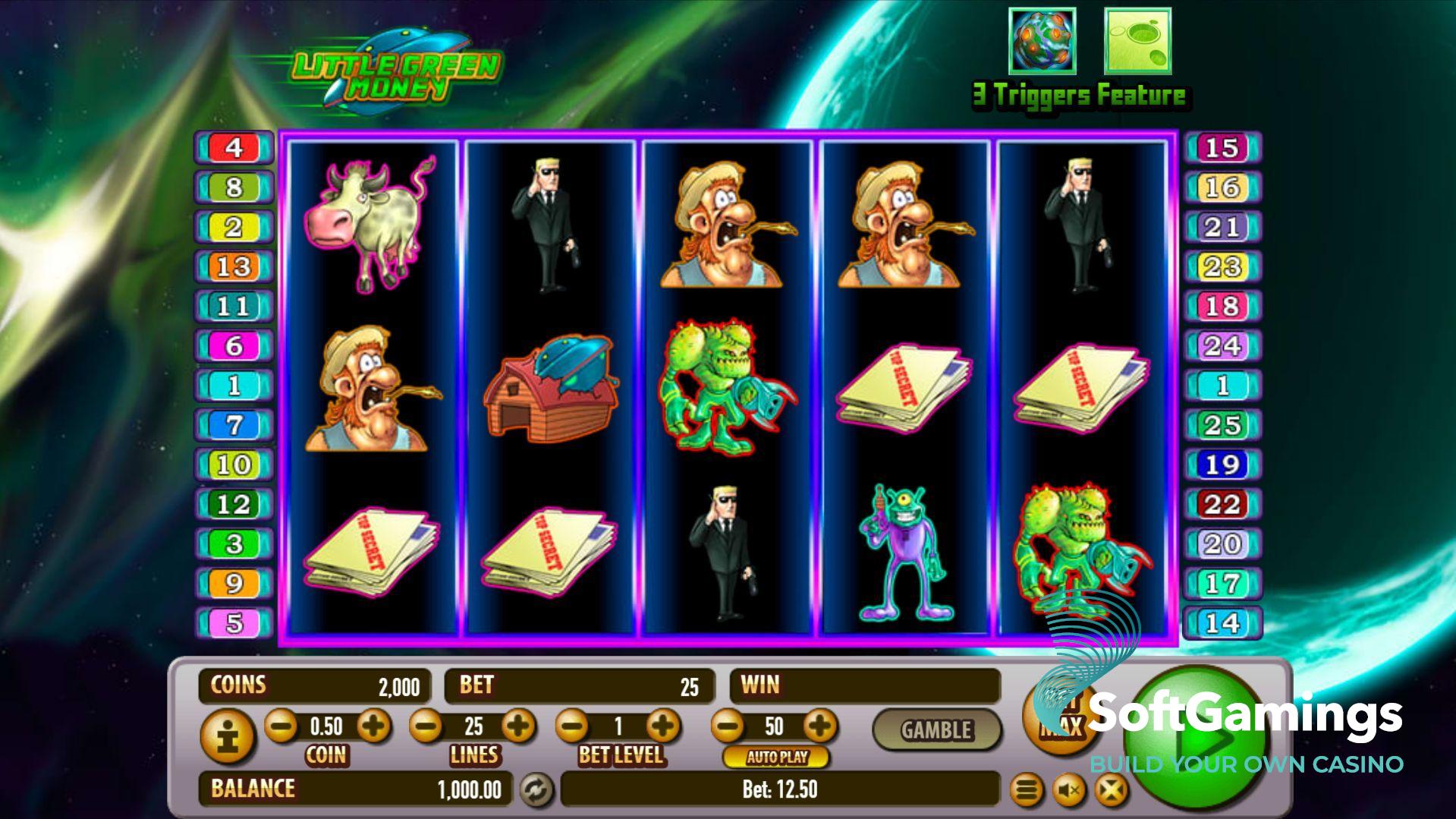Start Auto Play
The height and width of the screenshot is (819, 1456).
pyautogui.click(x=775, y=757)
